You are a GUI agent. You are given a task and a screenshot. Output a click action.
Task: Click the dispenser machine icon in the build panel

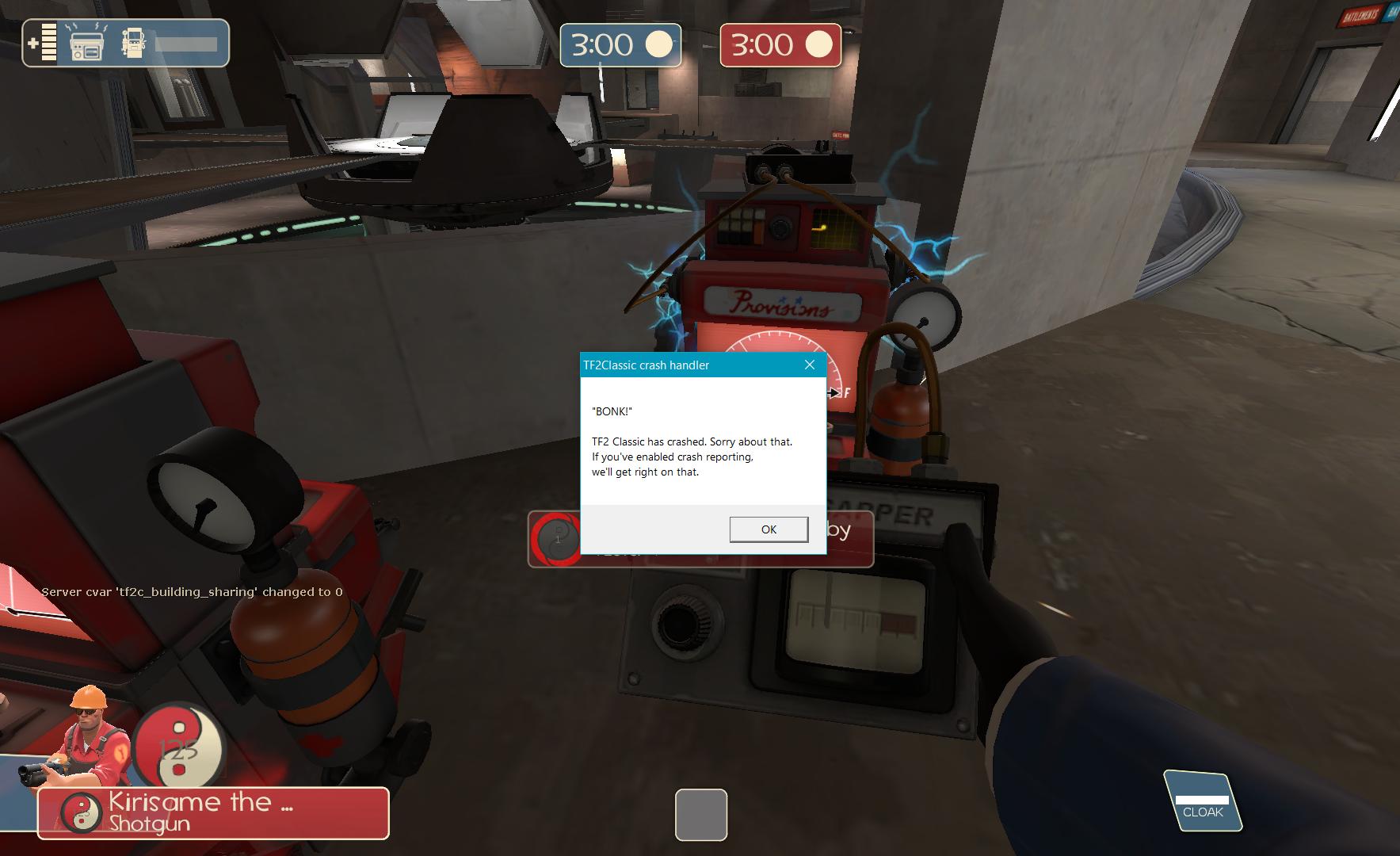pos(134,44)
